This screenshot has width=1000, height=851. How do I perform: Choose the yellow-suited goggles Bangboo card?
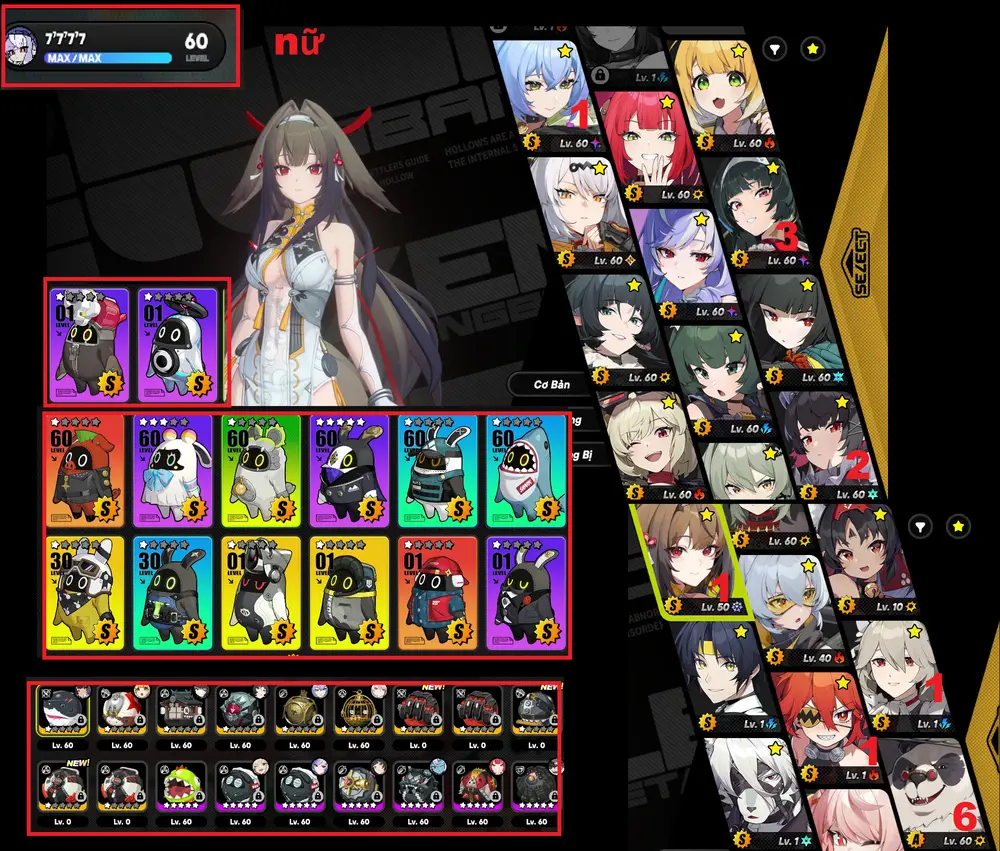(x=85, y=592)
